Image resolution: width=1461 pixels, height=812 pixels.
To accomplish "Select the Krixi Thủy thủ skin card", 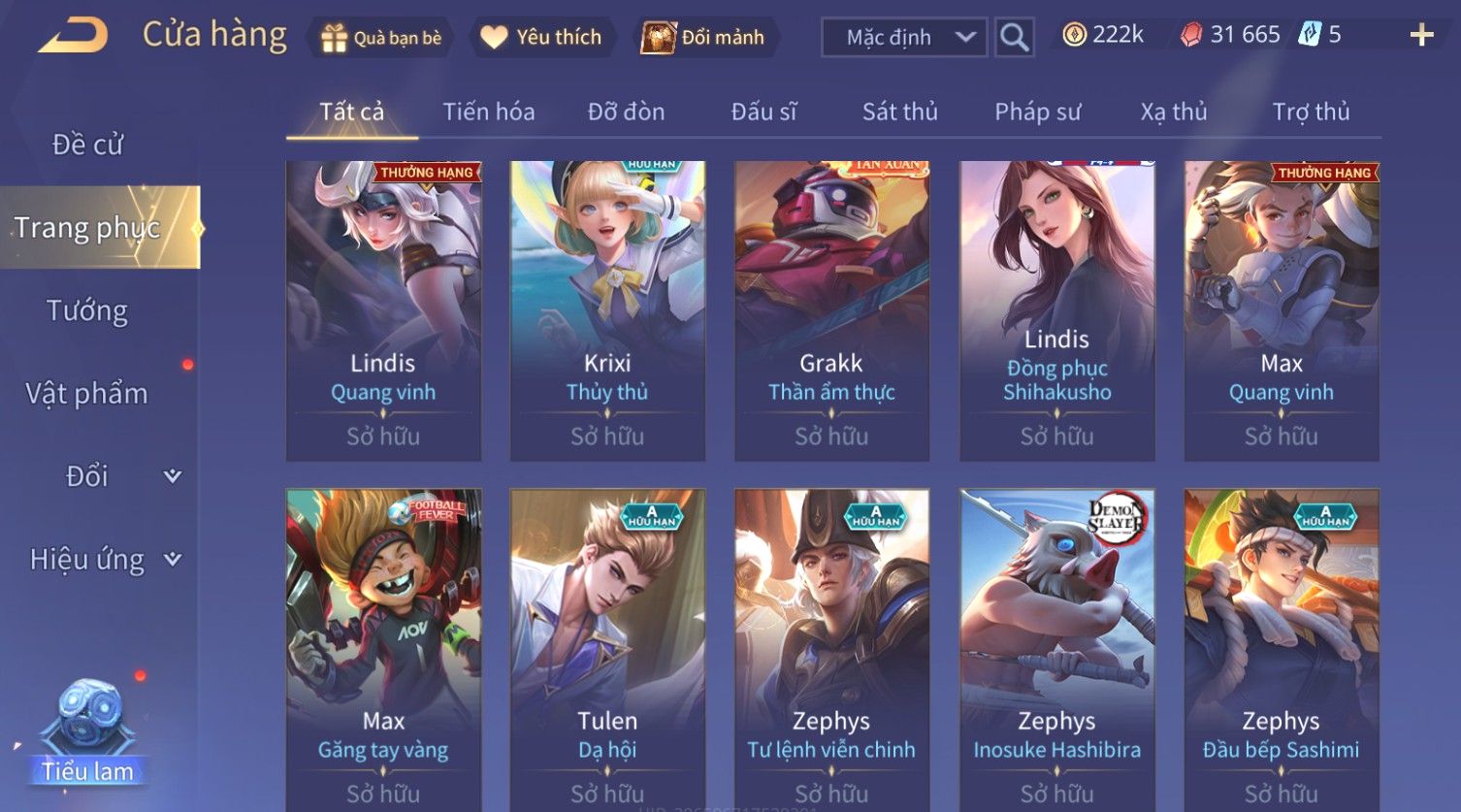I will tap(607, 310).
